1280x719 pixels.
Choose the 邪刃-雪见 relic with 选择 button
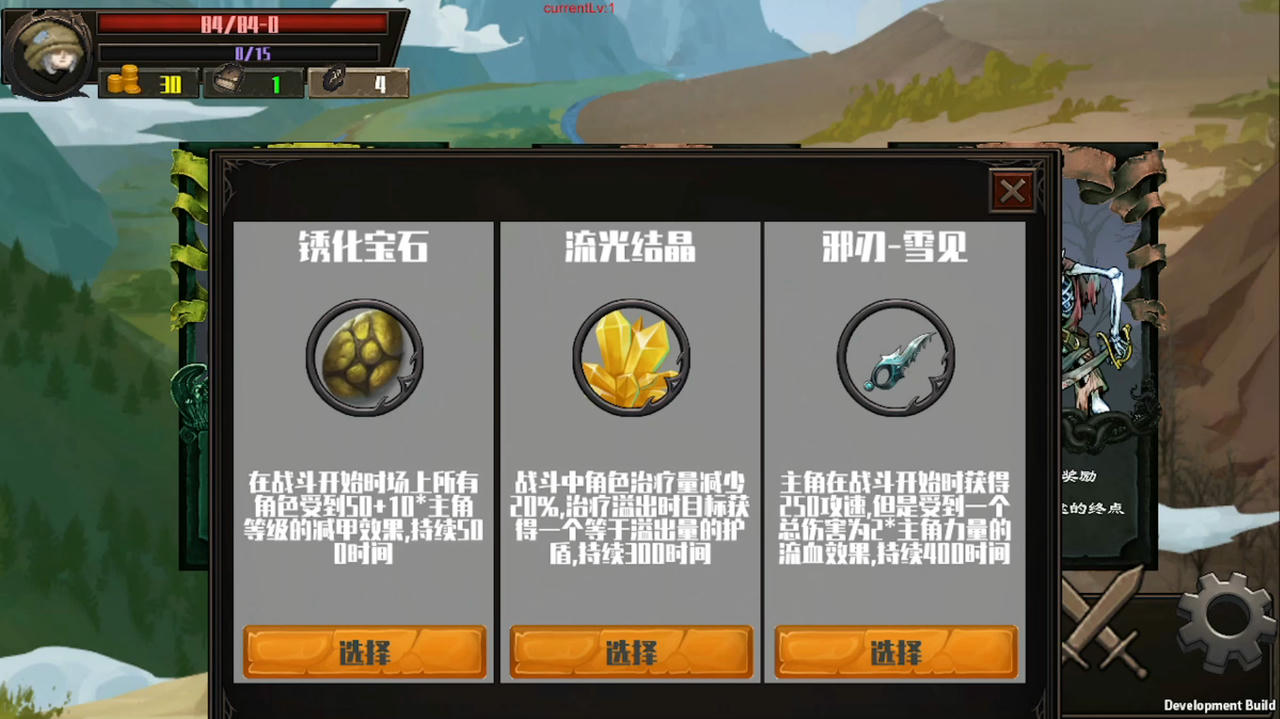pyautogui.click(x=896, y=652)
